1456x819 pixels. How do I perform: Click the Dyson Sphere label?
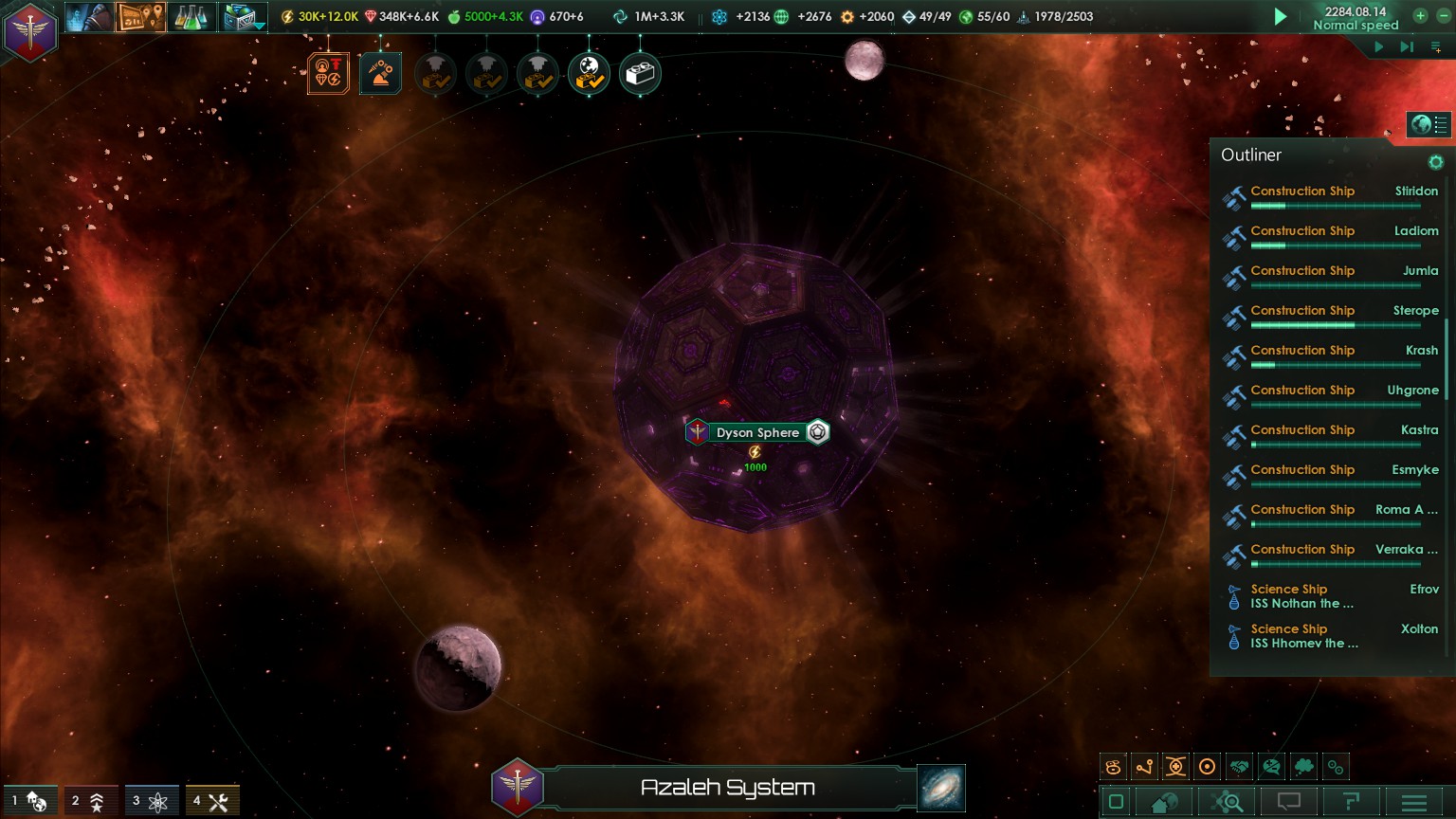point(757,432)
